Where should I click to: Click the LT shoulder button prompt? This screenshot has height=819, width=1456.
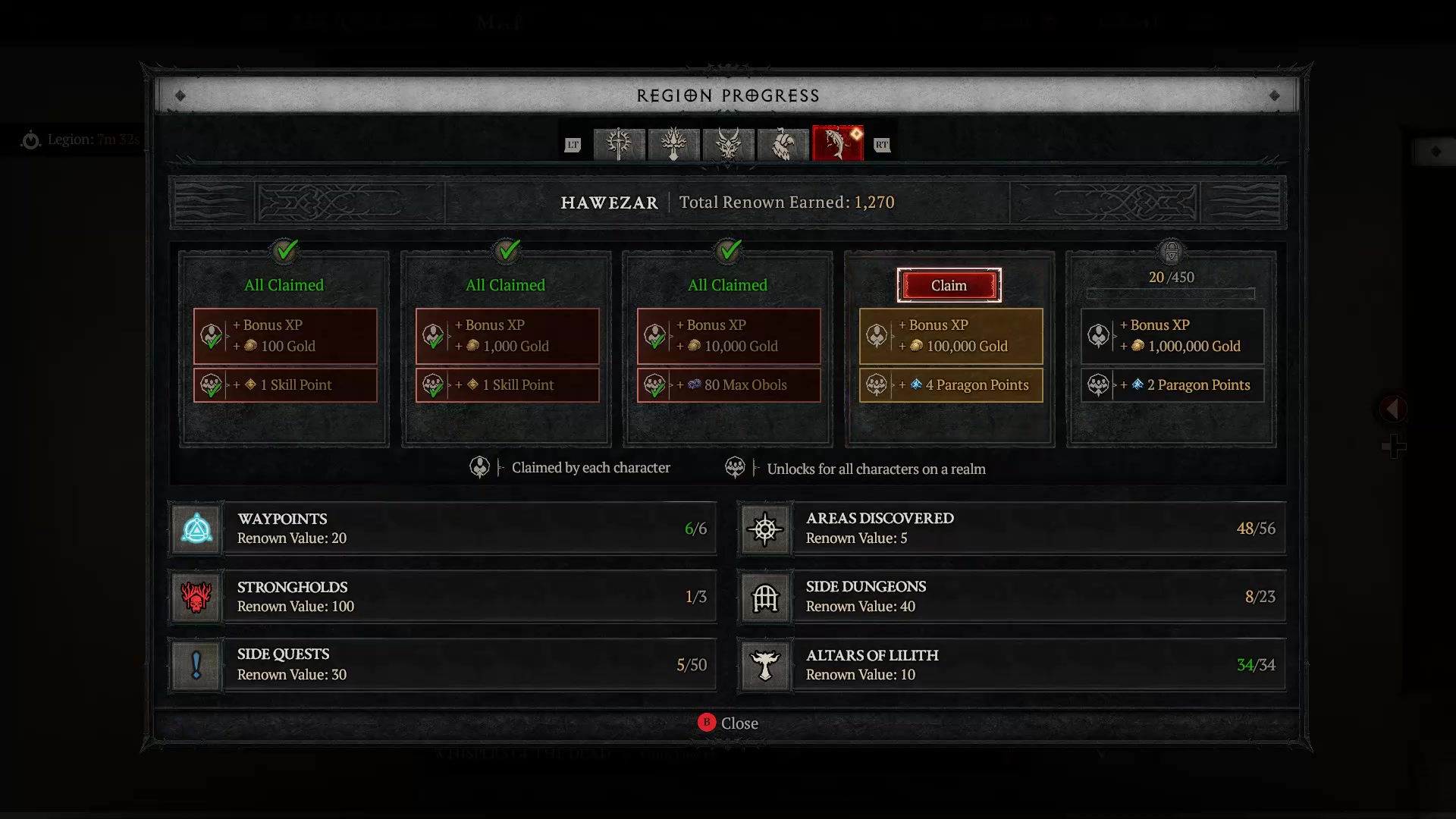pyautogui.click(x=573, y=144)
